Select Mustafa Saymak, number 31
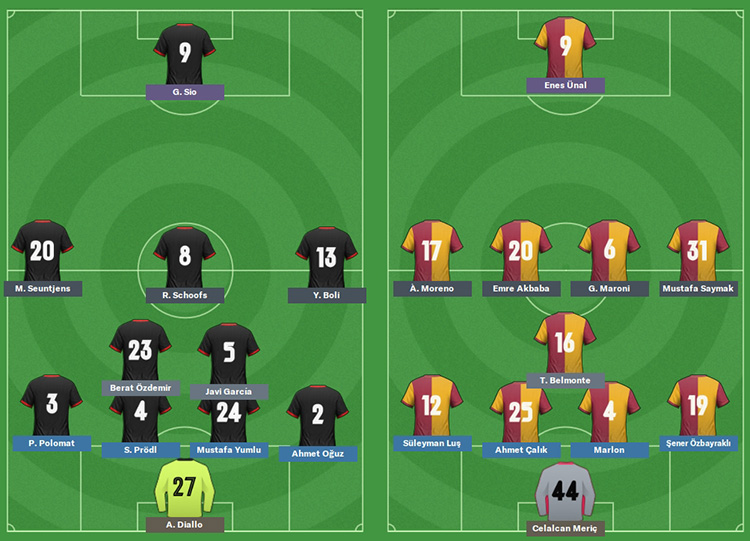The height and width of the screenshot is (541, 750). pos(697,250)
